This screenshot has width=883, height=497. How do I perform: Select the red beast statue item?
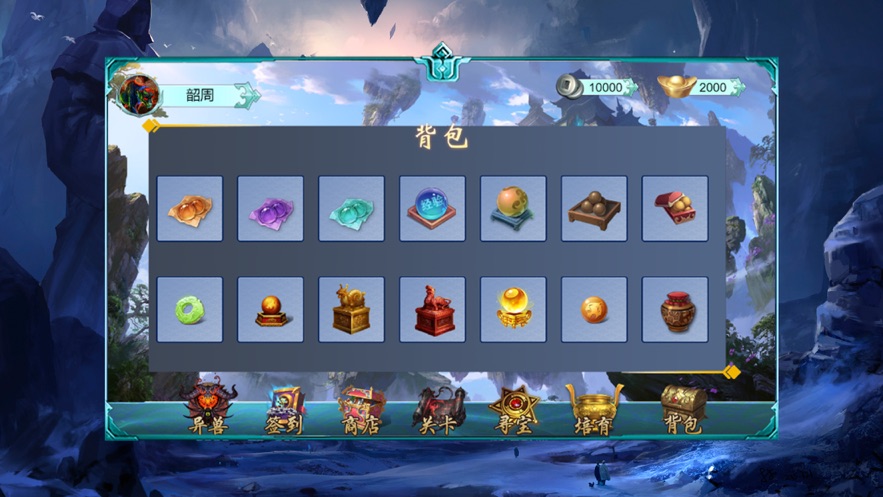432,309
